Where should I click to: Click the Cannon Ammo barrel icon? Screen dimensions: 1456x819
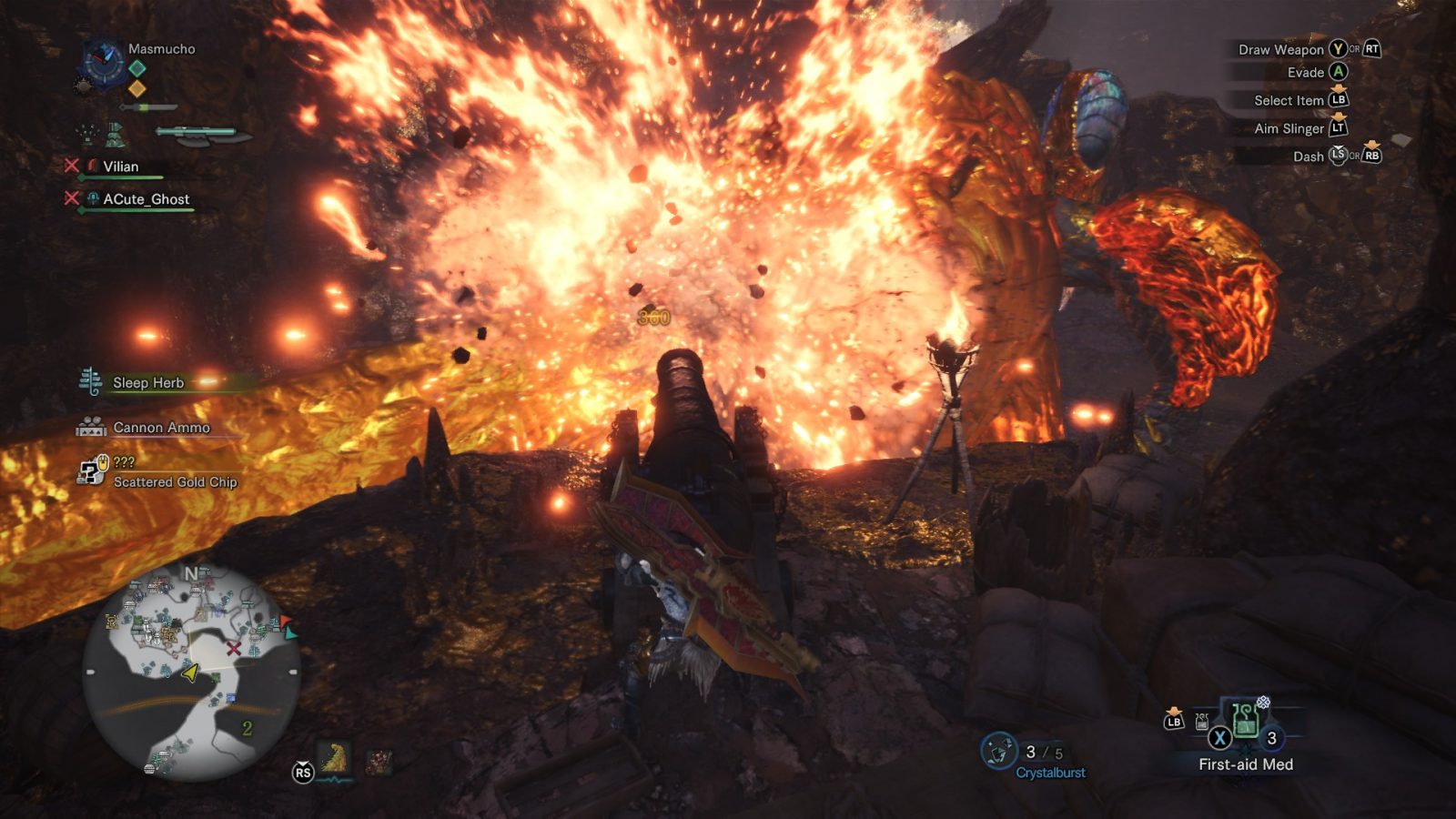click(90, 426)
